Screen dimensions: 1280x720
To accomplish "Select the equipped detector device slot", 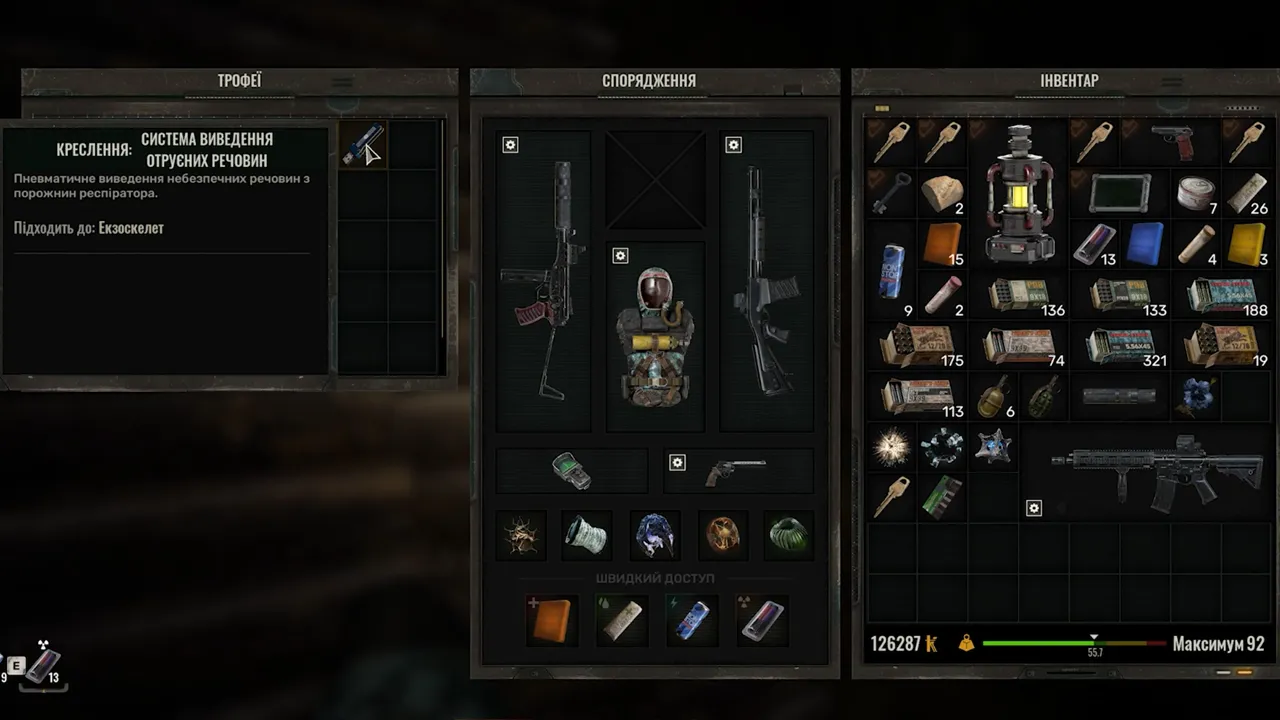I will pos(572,470).
